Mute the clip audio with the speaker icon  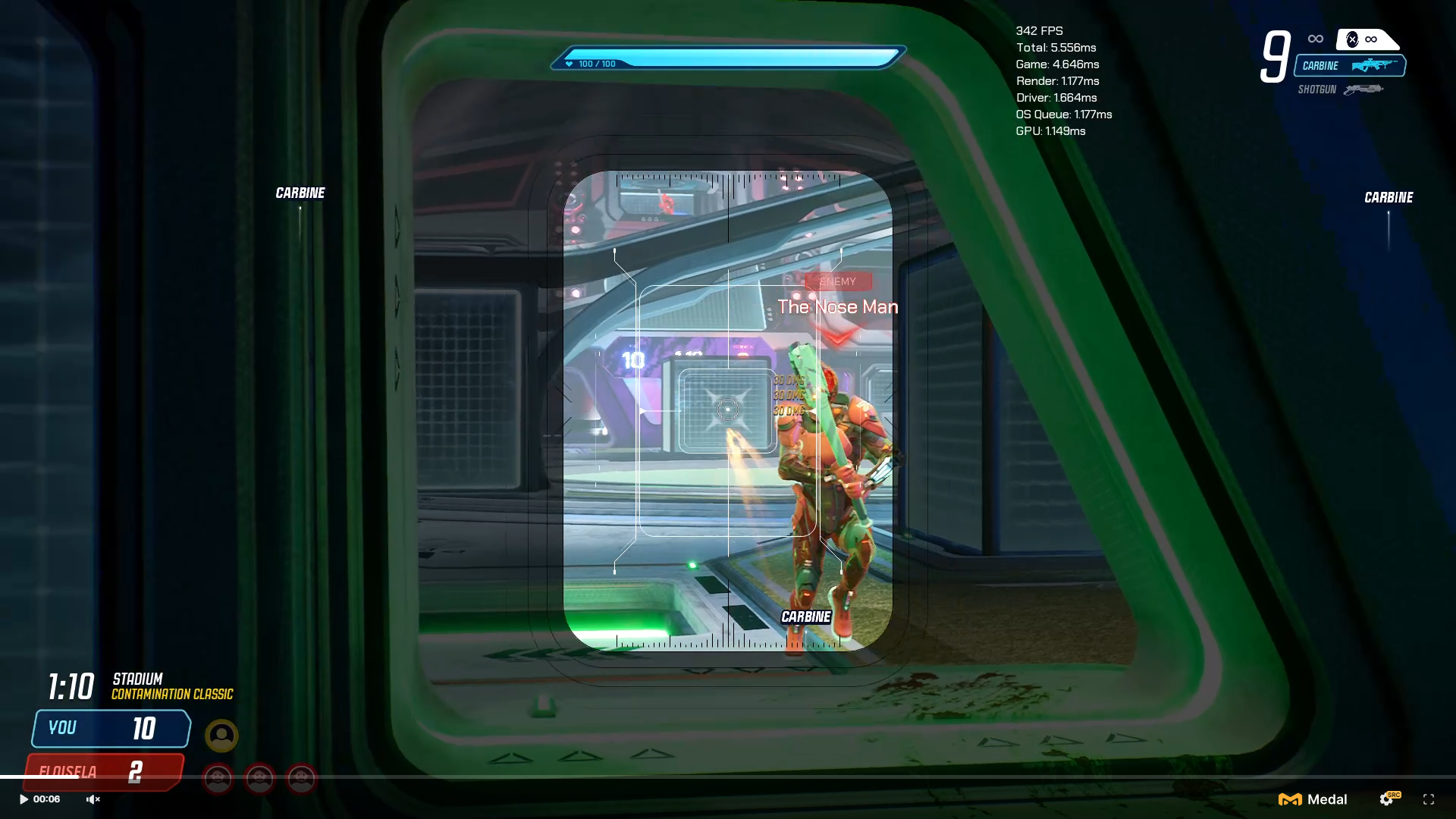click(93, 799)
